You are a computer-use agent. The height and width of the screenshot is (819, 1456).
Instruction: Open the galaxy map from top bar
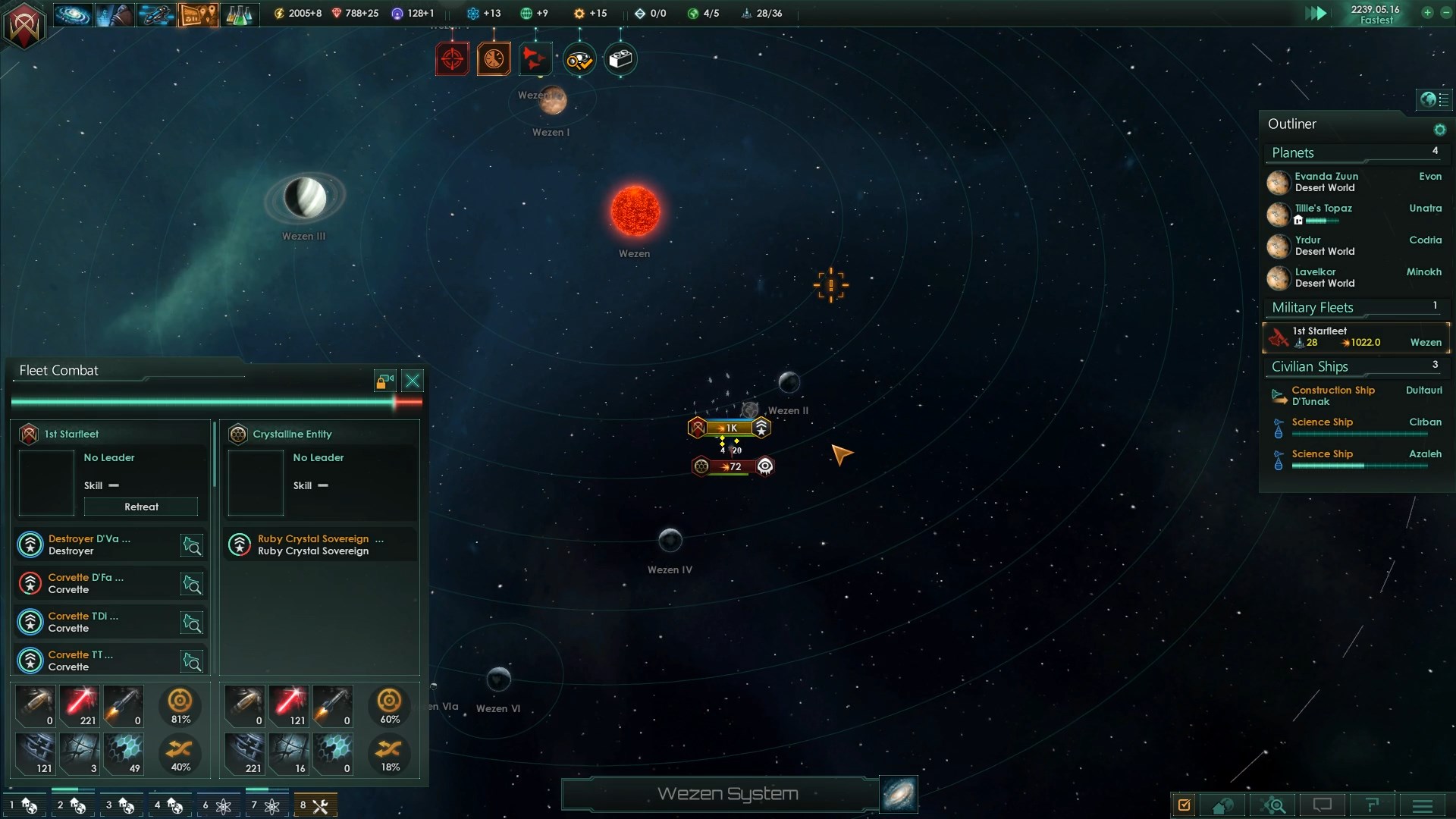coord(73,14)
